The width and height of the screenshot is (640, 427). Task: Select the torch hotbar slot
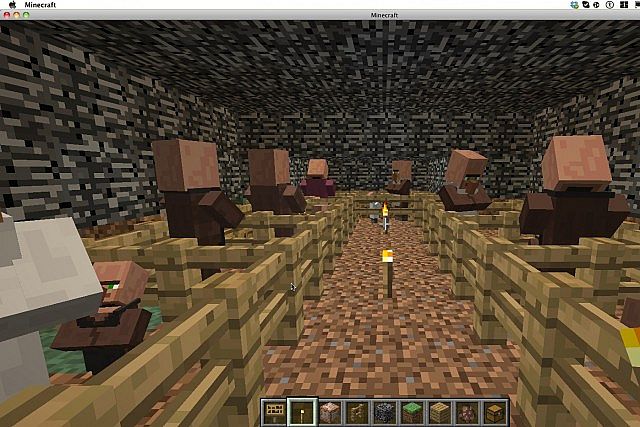point(302,412)
